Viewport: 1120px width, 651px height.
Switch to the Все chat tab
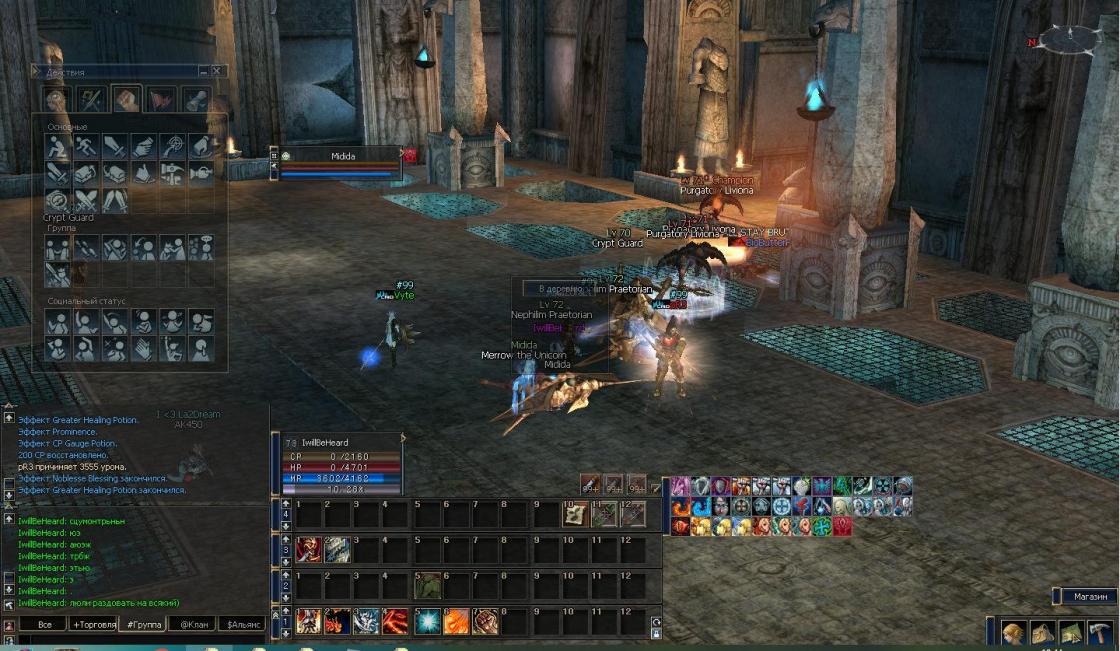(44, 624)
